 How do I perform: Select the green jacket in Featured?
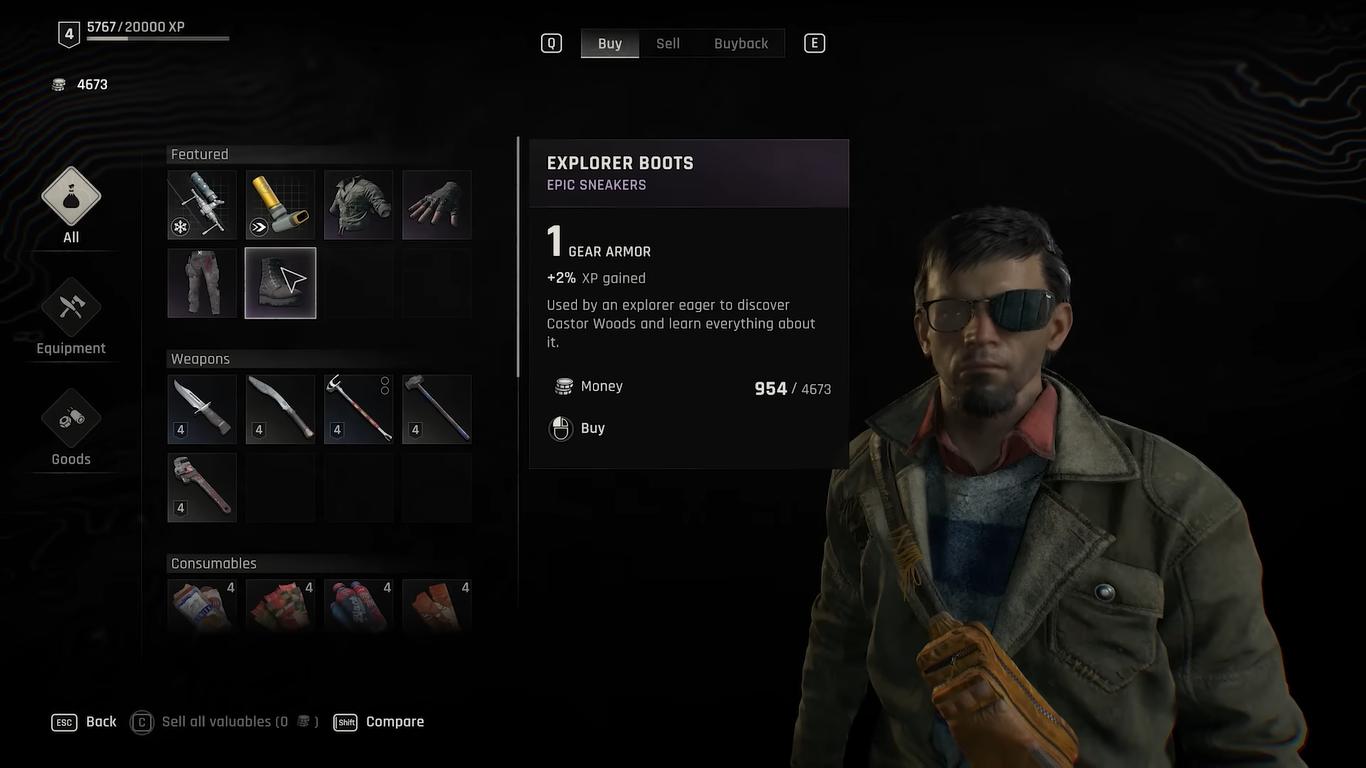358,205
